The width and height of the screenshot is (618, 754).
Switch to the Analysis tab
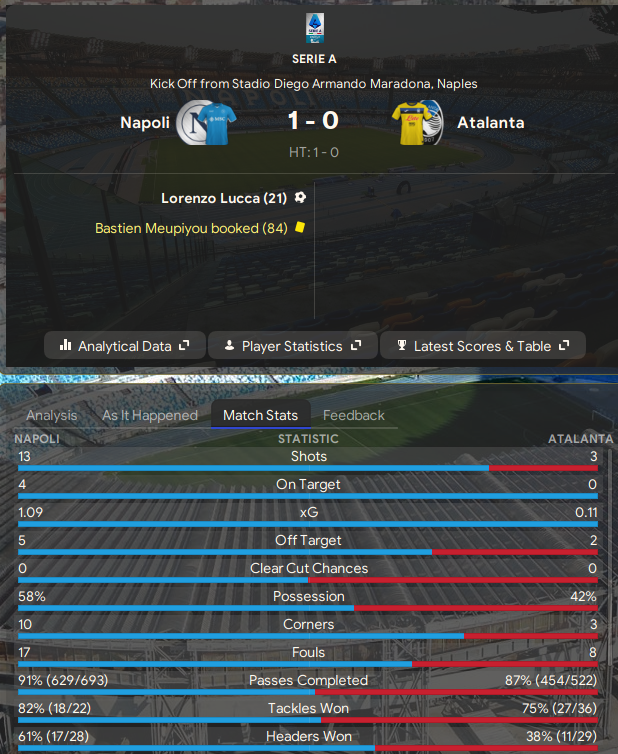52,415
